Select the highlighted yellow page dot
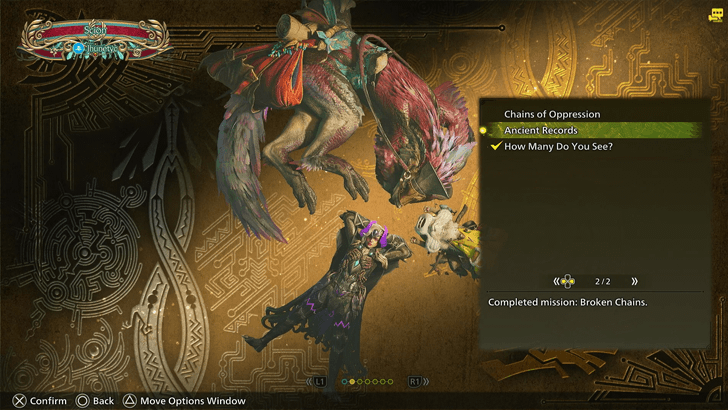The width and height of the screenshot is (728, 410). [x=353, y=382]
